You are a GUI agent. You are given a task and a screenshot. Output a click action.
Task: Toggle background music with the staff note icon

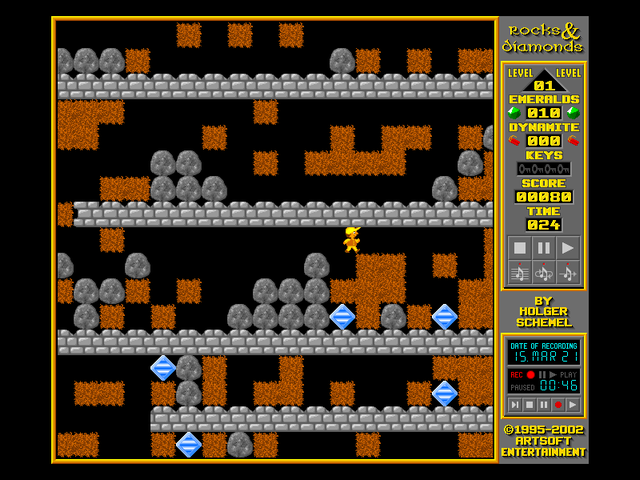click(519, 272)
